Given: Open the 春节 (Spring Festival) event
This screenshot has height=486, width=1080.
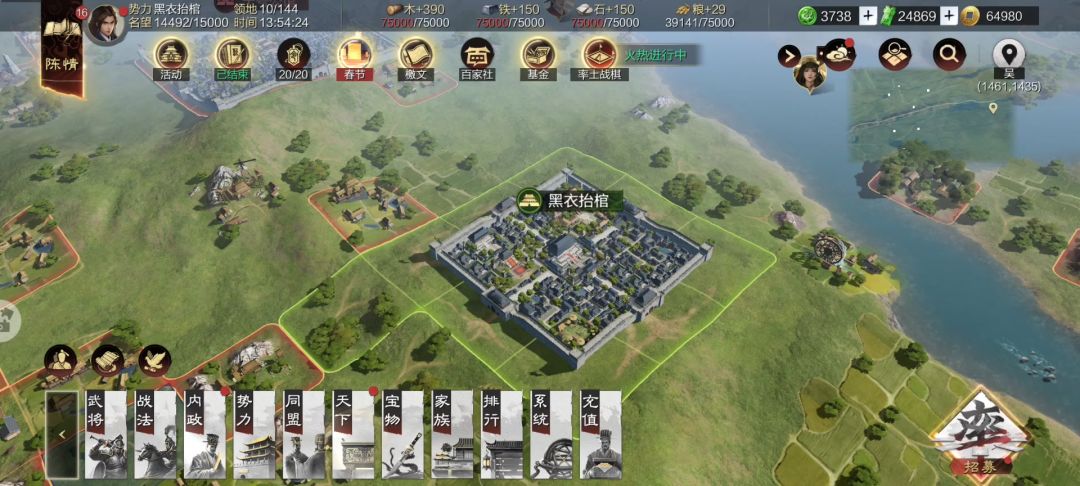Looking at the screenshot, I should (x=353, y=58).
